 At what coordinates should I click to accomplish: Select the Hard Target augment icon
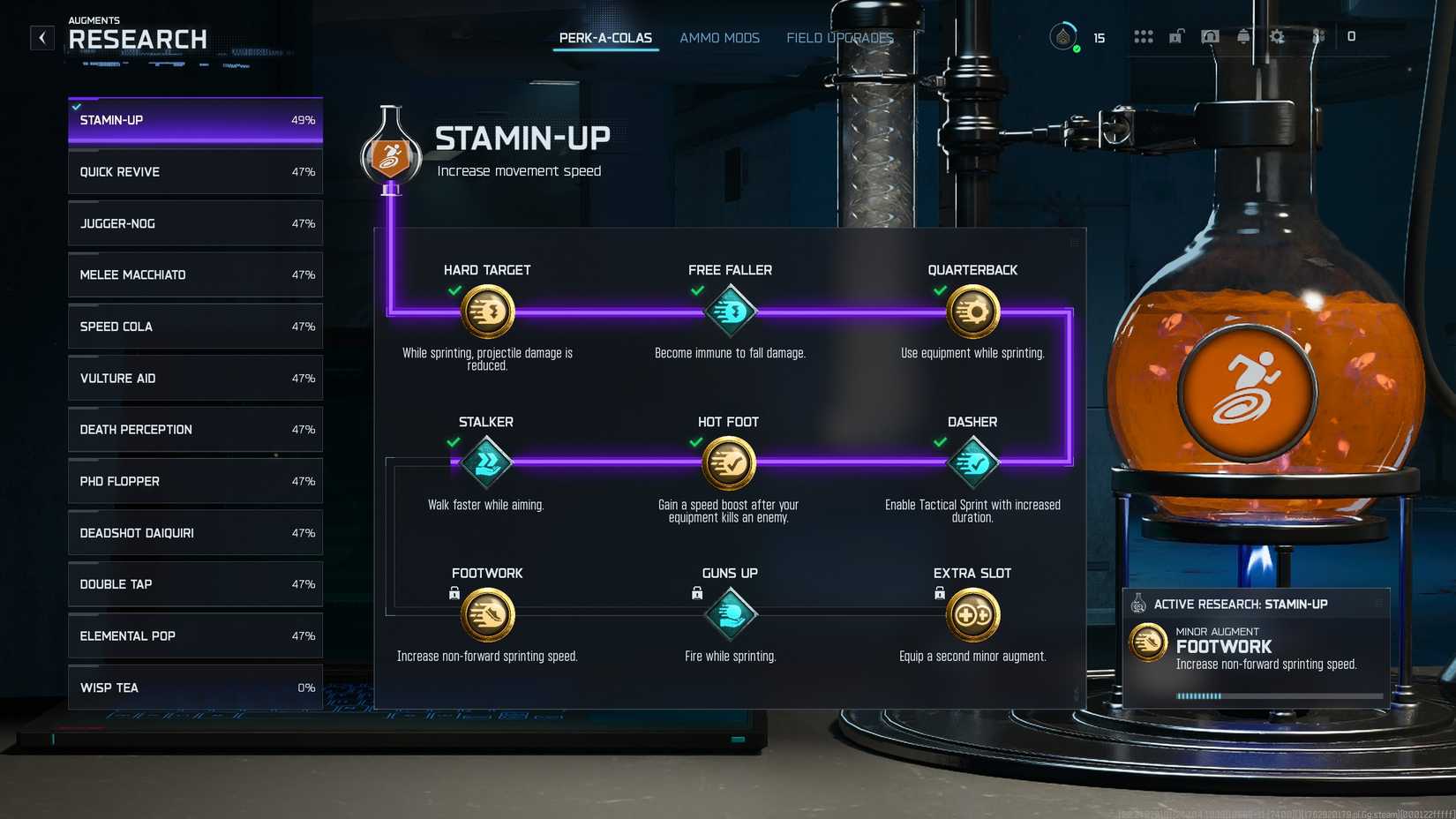click(487, 311)
